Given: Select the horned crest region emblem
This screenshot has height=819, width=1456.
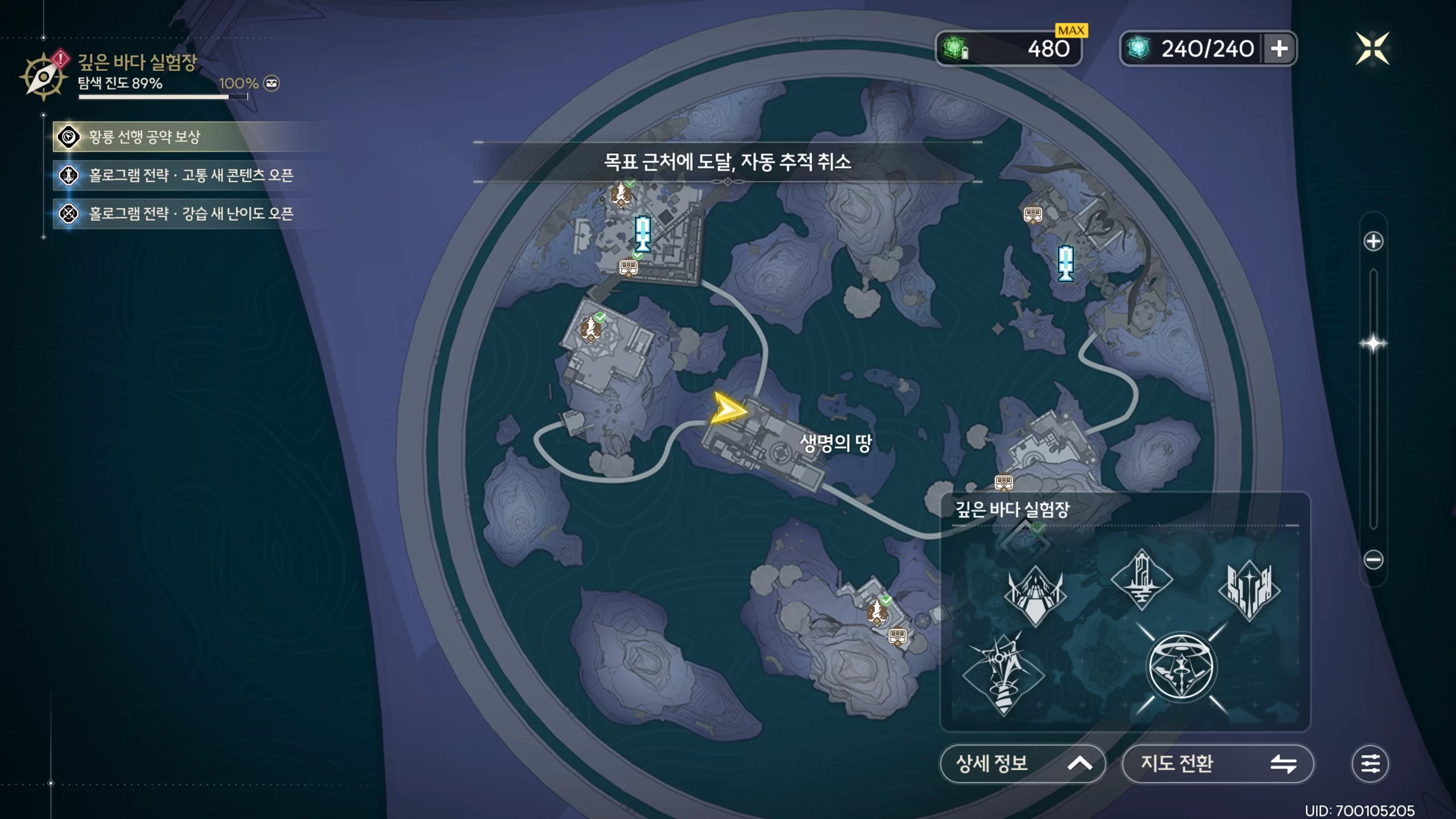Looking at the screenshot, I should click(x=1035, y=595).
